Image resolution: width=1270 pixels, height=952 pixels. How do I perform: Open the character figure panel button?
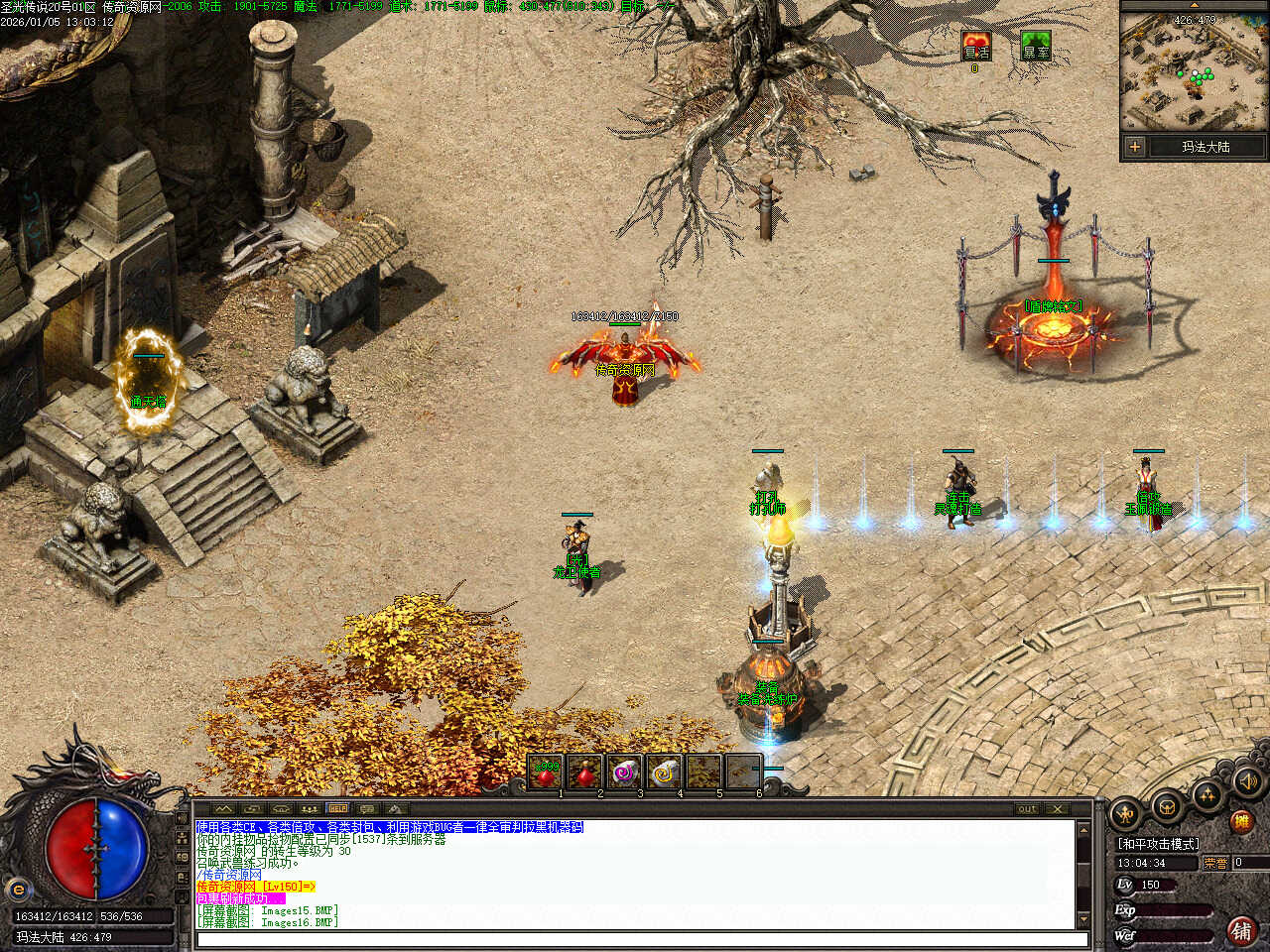click(x=1125, y=815)
